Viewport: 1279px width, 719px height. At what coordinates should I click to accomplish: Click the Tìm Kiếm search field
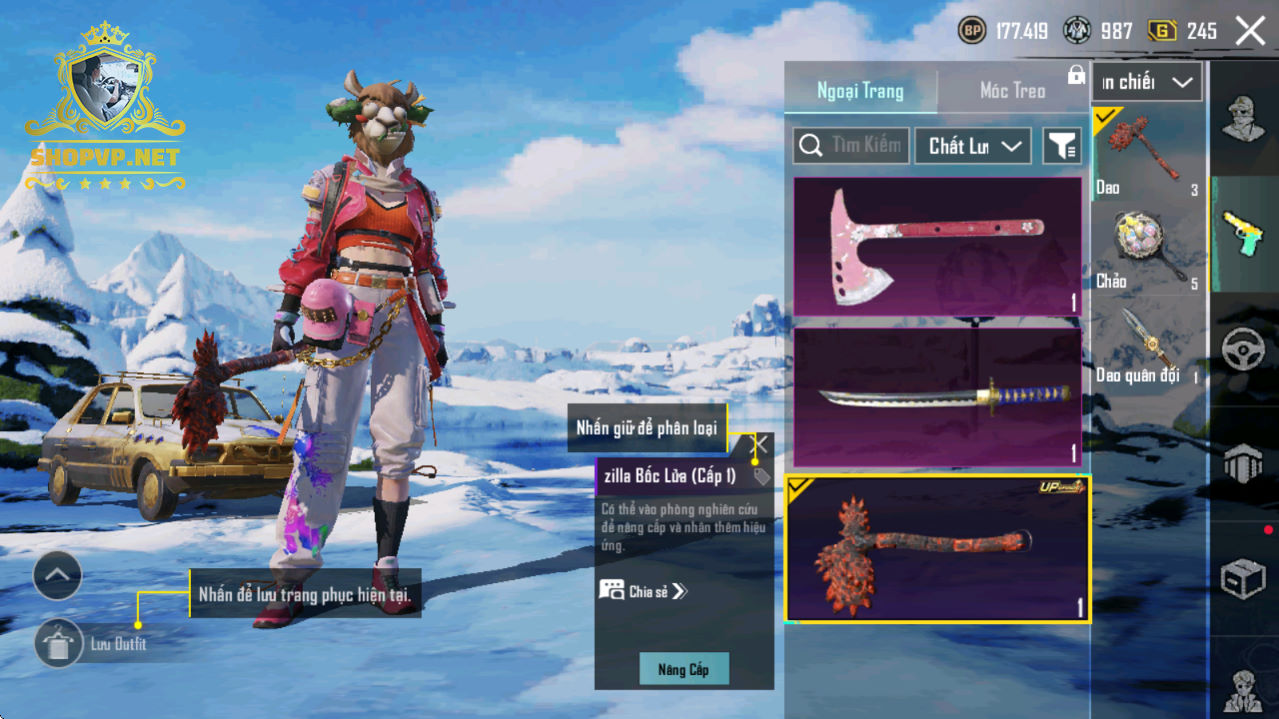tap(852, 146)
